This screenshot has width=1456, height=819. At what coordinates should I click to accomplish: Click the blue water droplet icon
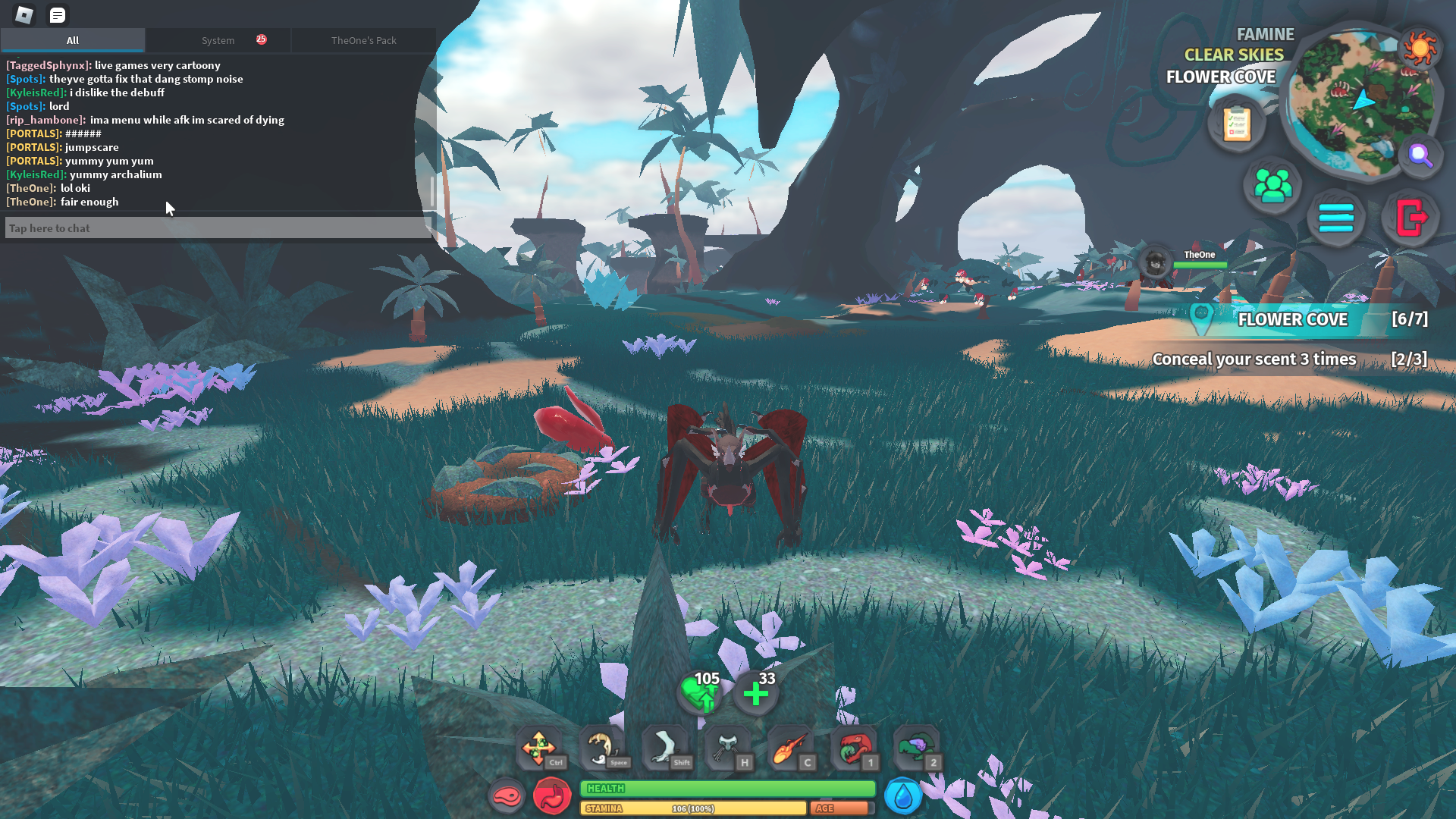[902, 796]
